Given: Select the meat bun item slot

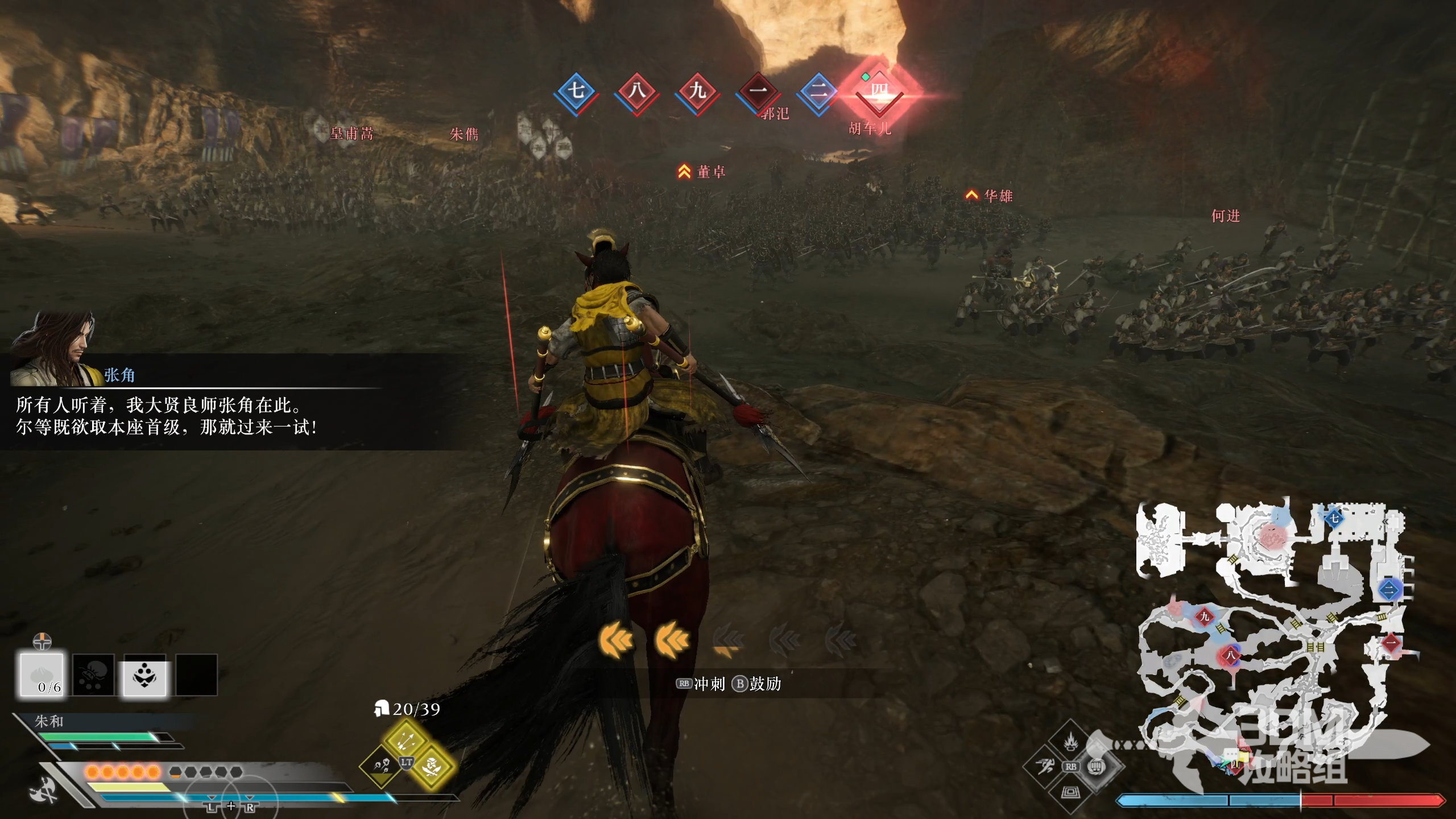Looking at the screenshot, I should click(42, 675).
